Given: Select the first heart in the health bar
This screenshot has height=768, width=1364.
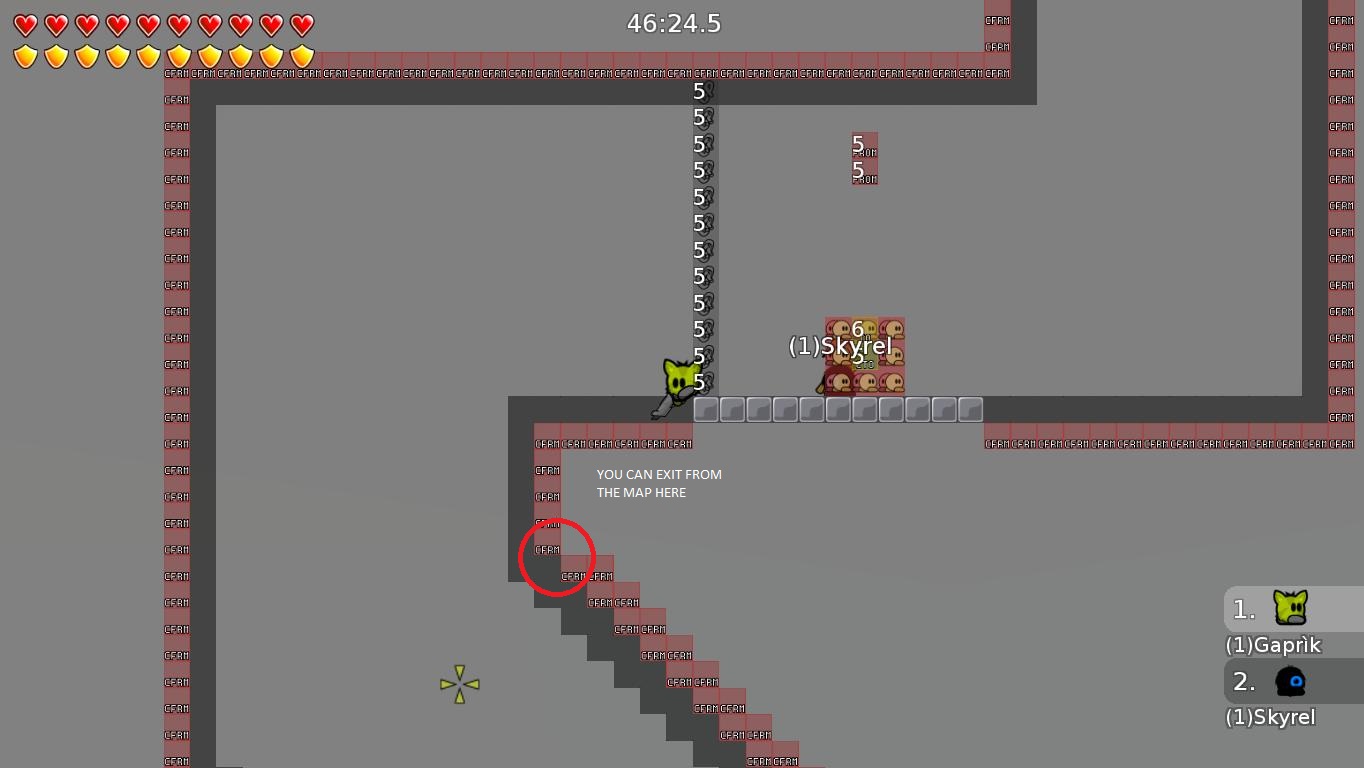Looking at the screenshot, I should 25,25.
